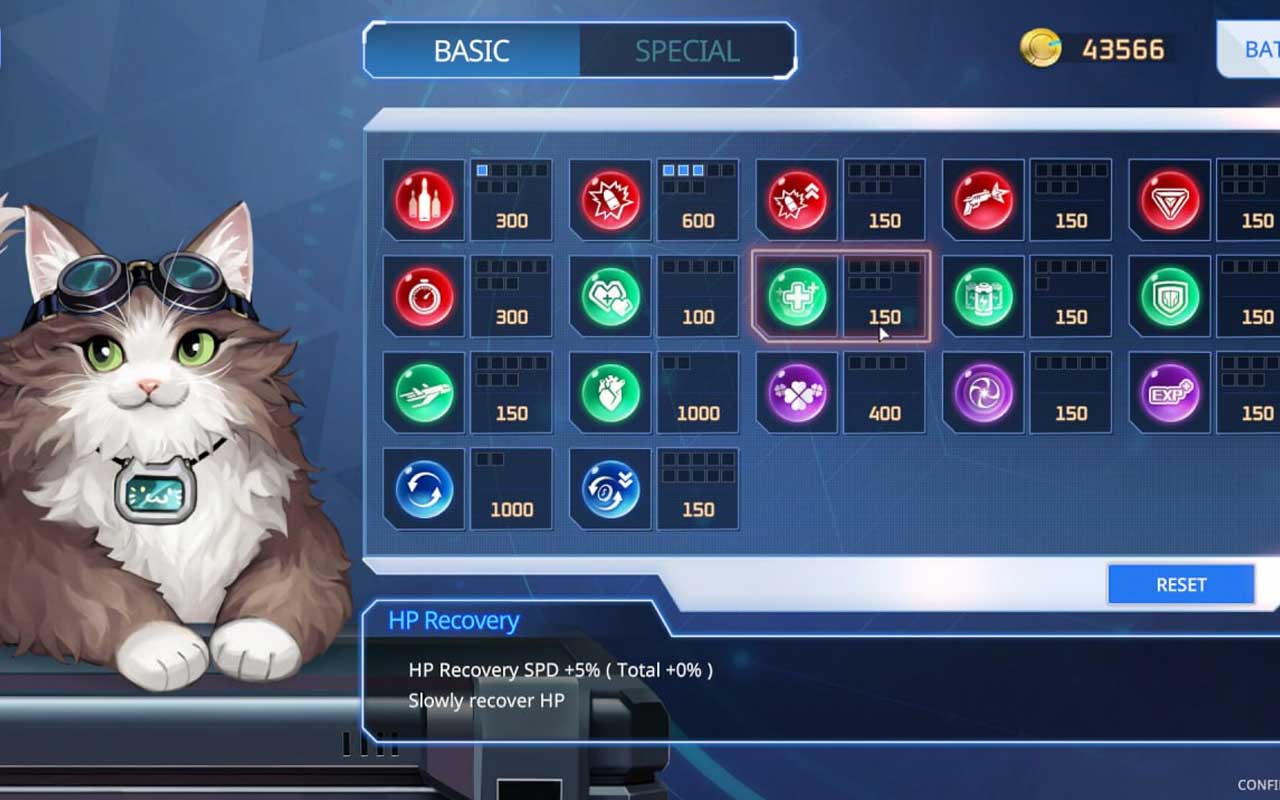The width and height of the screenshot is (1280, 800).
Task: Select the green hearts upgrade icon
Action: (x=611, y=297)
